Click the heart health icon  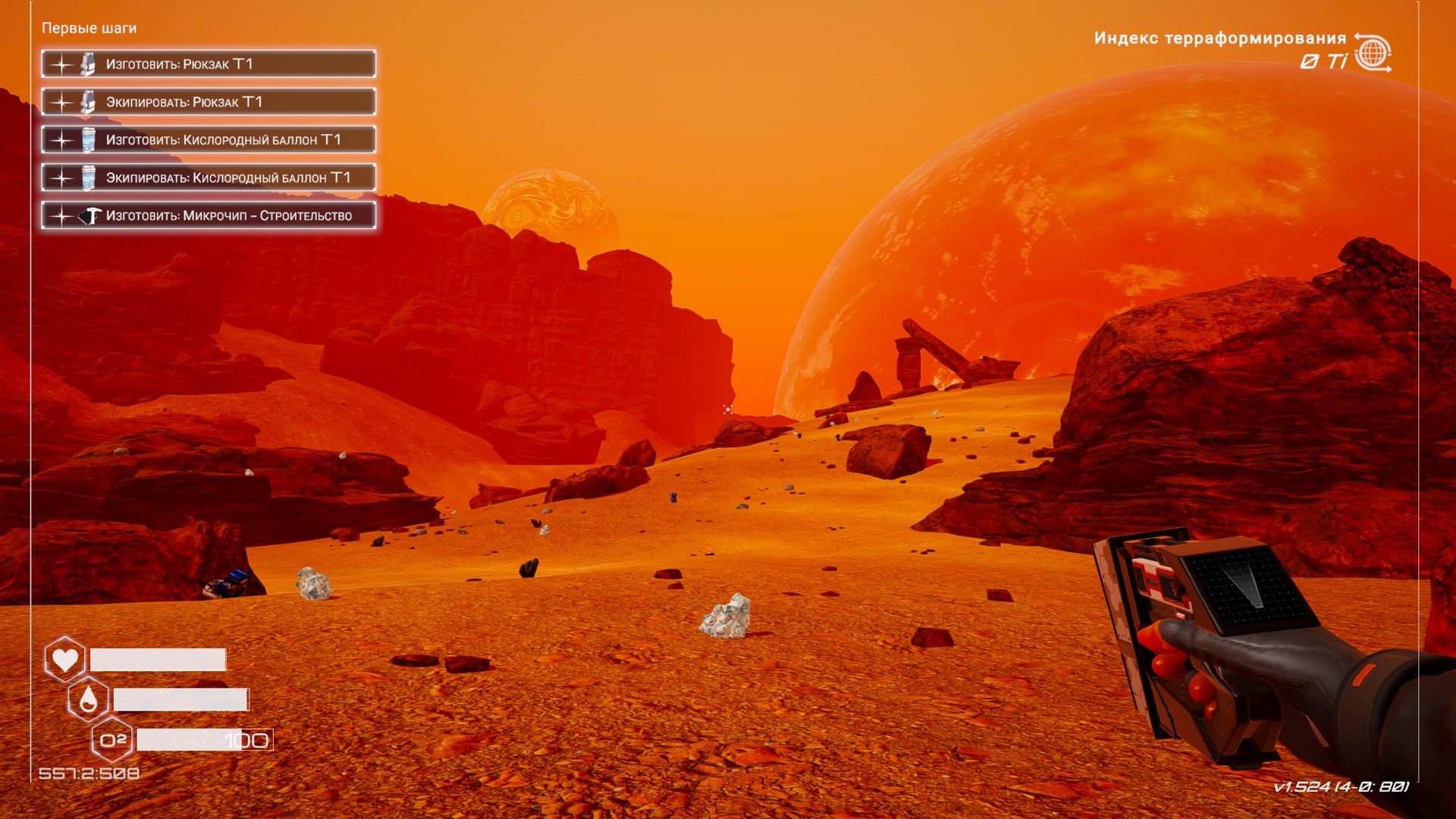65,659
